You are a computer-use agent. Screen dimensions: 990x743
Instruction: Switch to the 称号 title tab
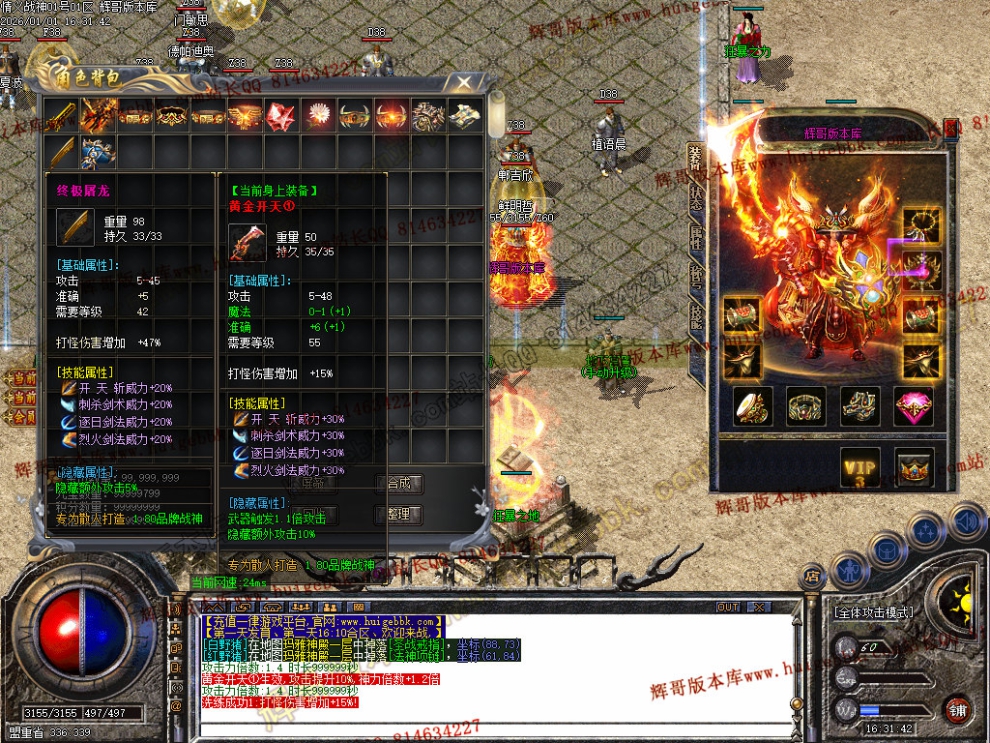pos(696,278)
